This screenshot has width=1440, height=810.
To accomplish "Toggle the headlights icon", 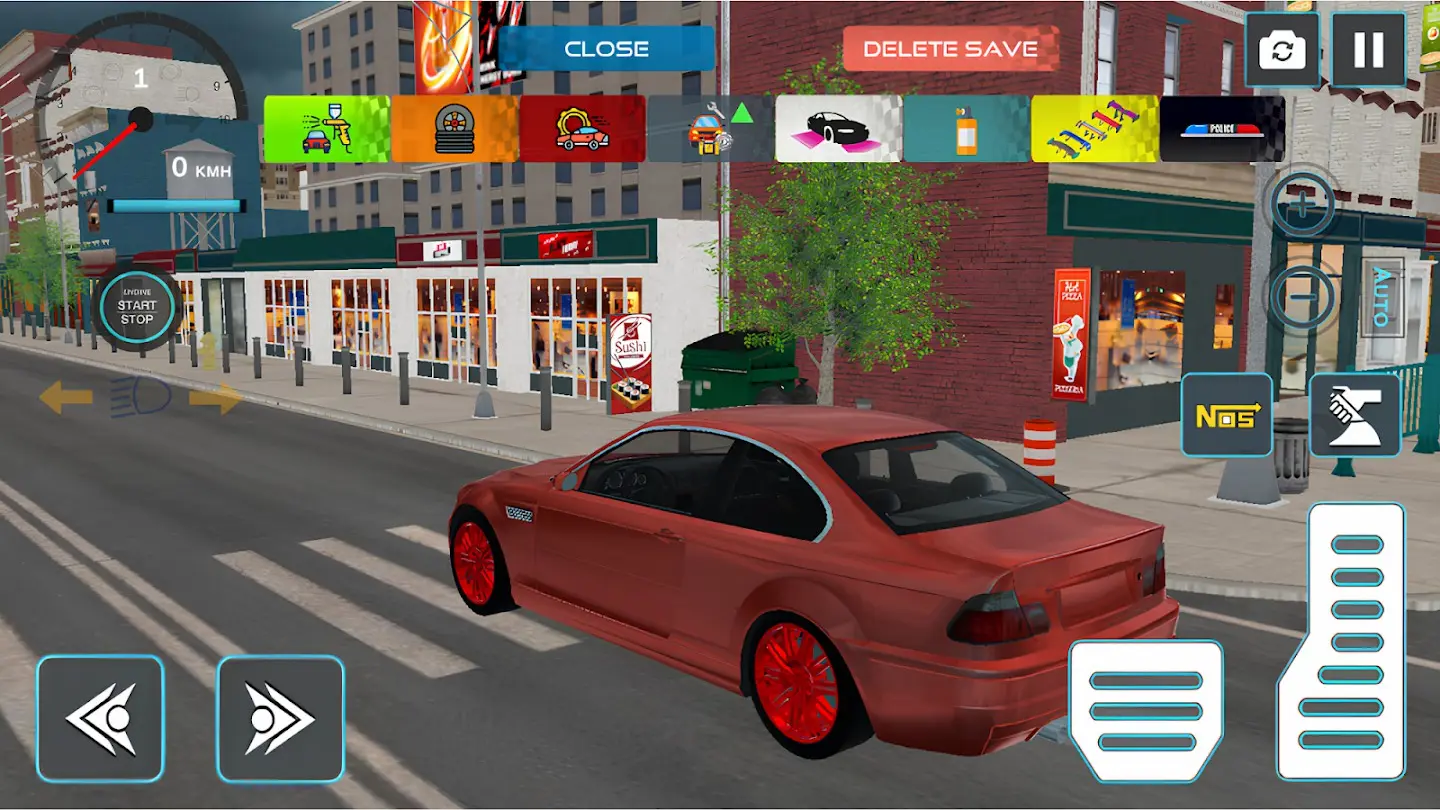I will click(x=140, y=398).
